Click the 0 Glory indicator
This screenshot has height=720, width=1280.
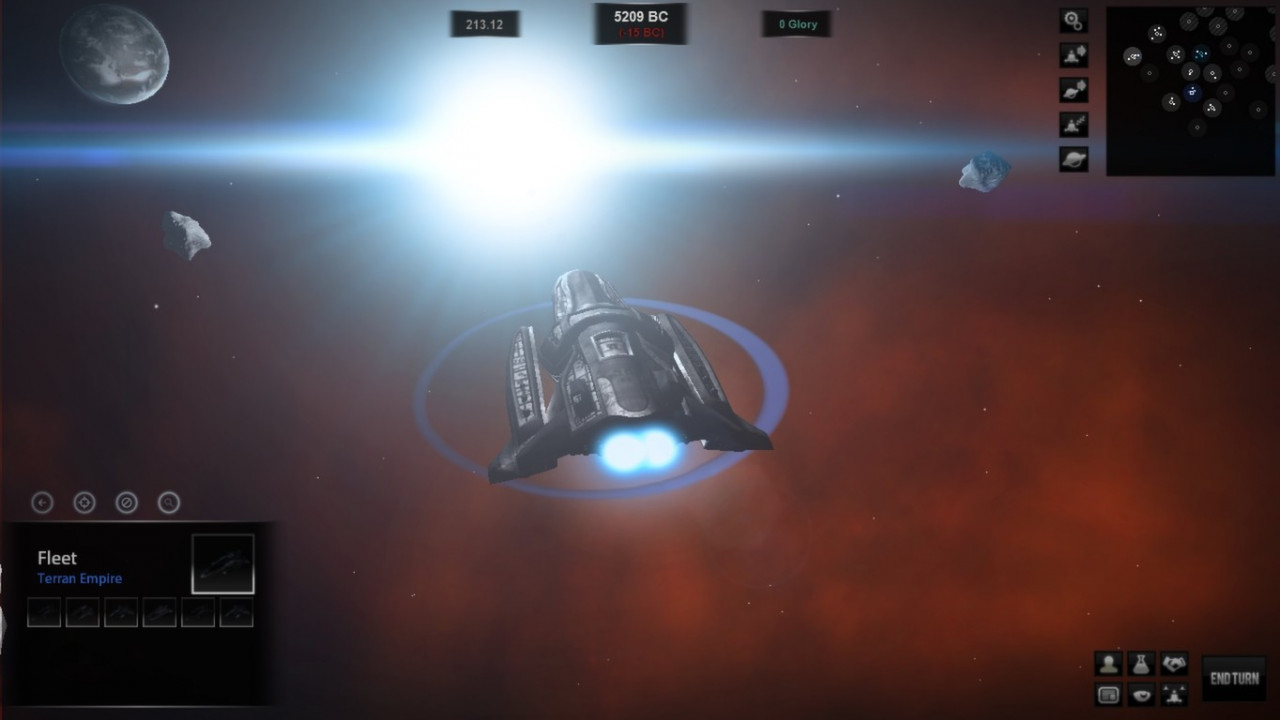(797, 24)
